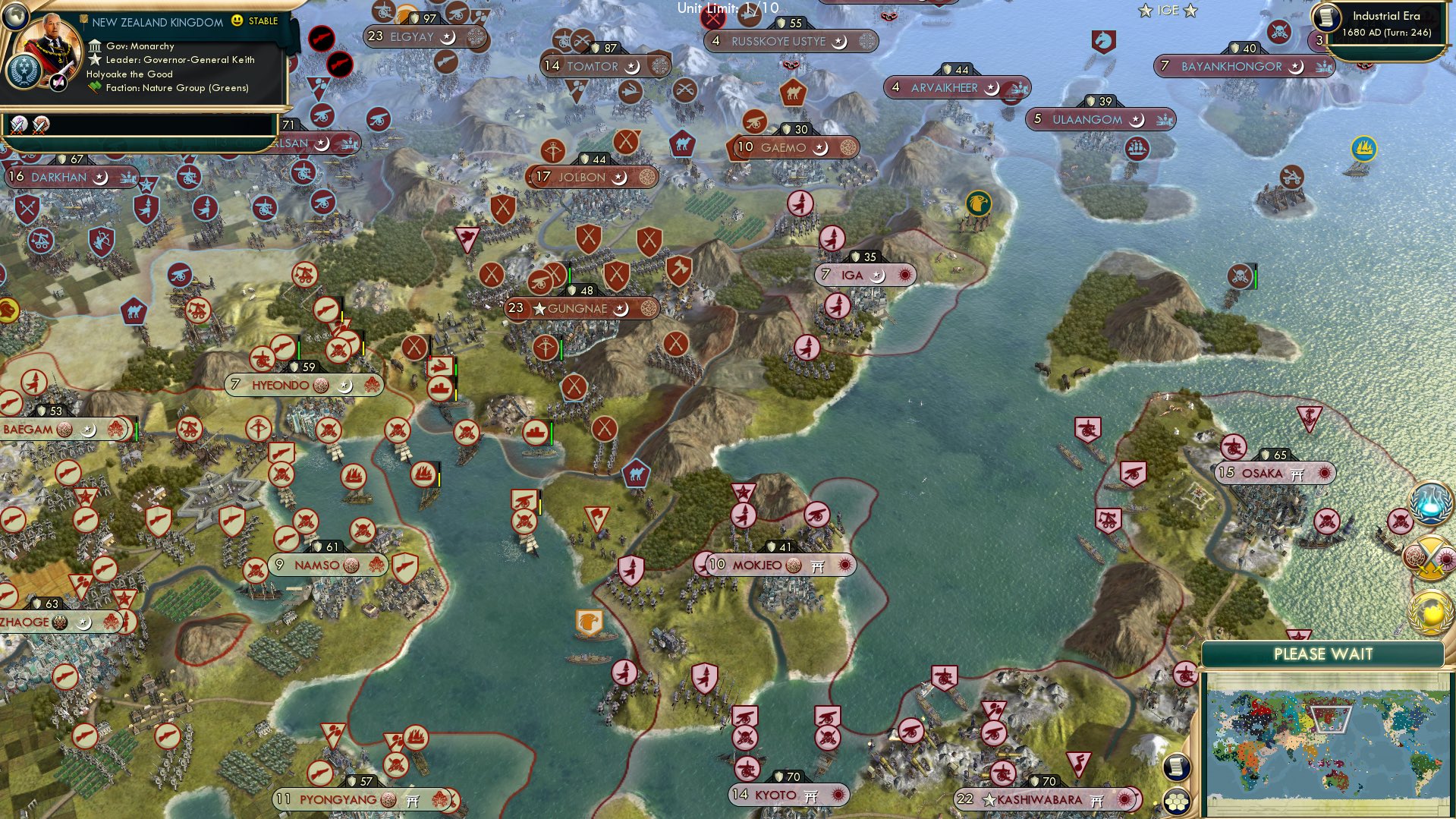Click the eagle crest icon near Iga's coastline
This screenshot has width=1456, height=819.
point(981,204)
